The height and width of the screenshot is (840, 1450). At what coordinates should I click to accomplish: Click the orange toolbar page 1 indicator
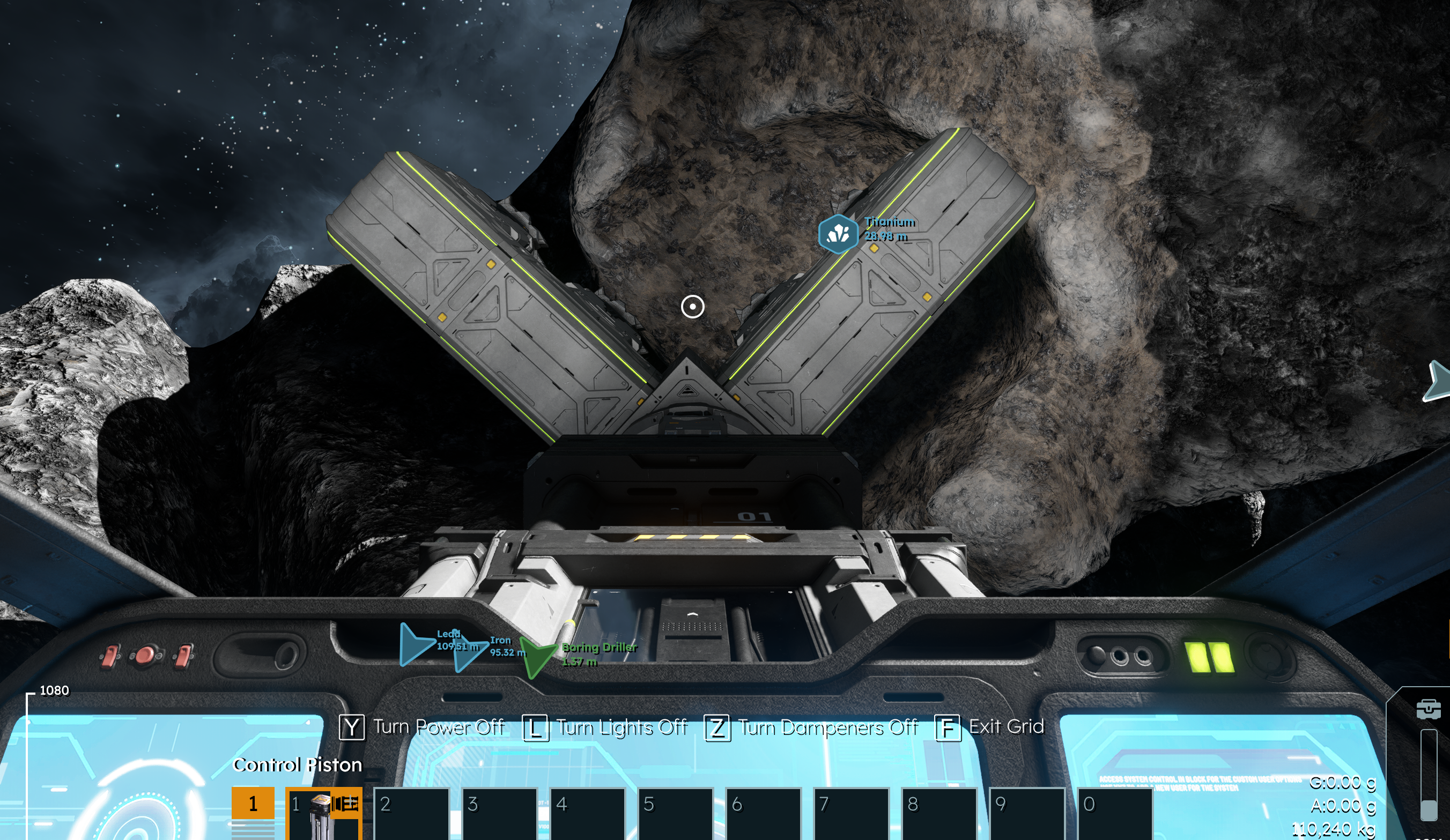253,803
